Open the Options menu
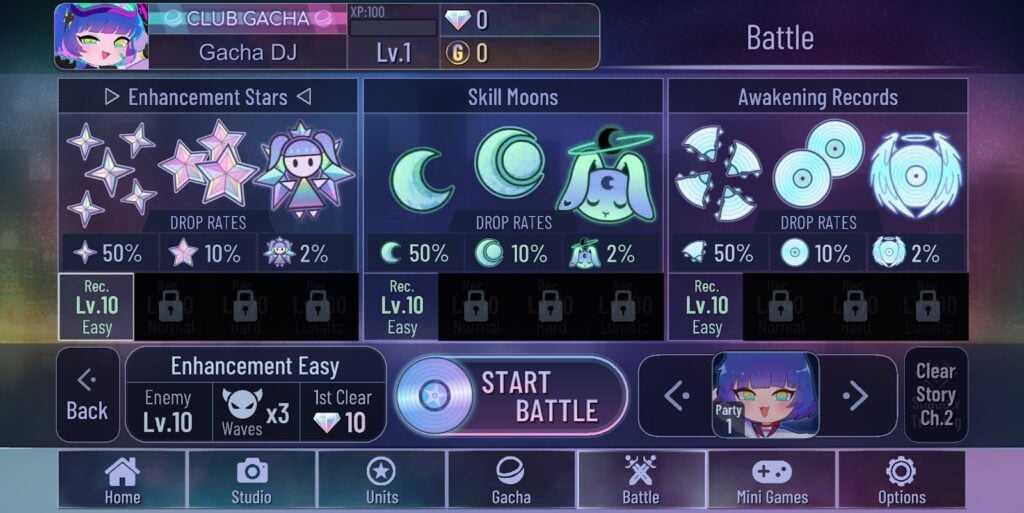1024x513 pixels. (x=901, y=480)
